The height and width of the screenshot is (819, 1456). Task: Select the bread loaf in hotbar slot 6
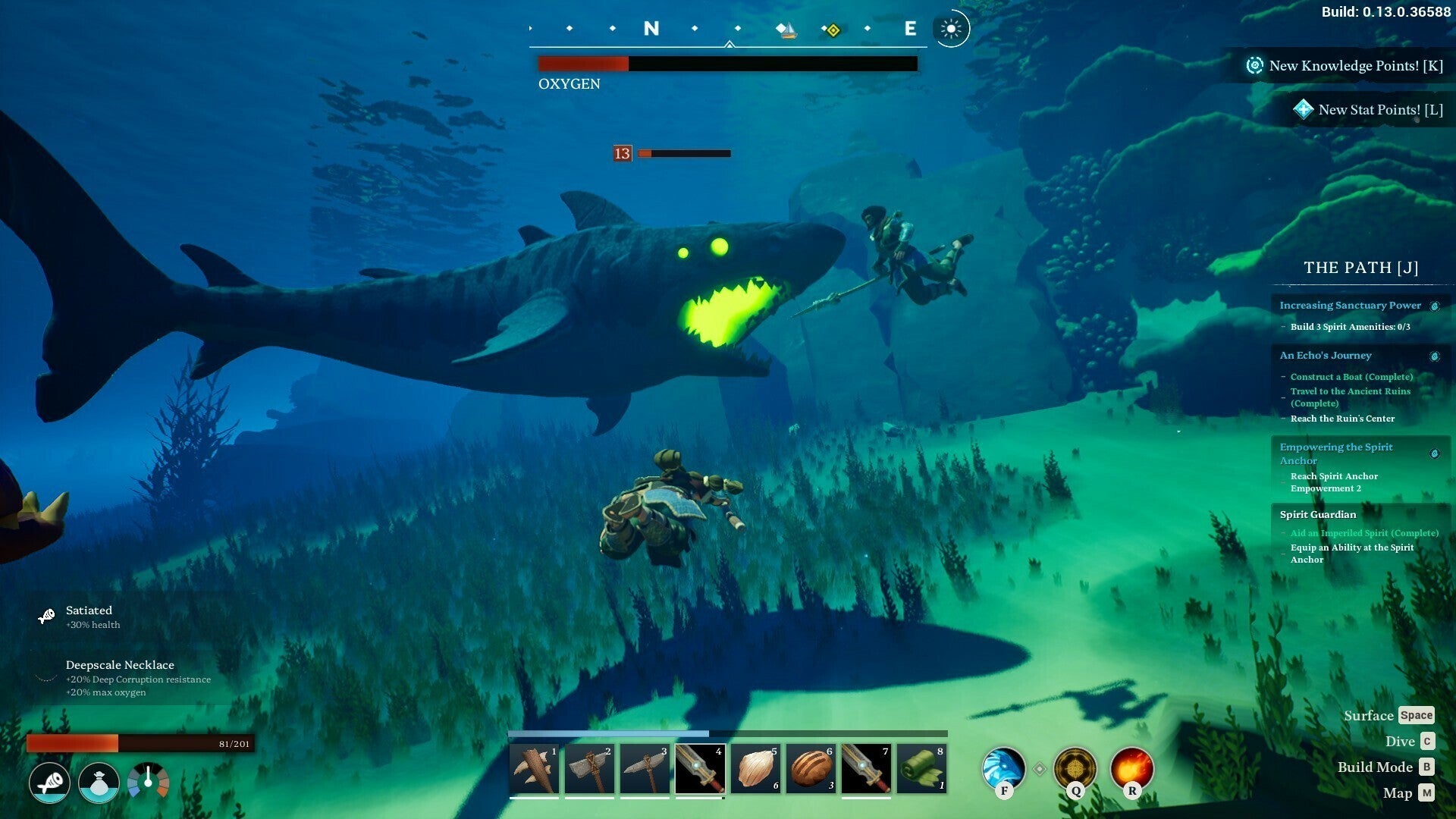pyautogui.click(x=811, y=769)
